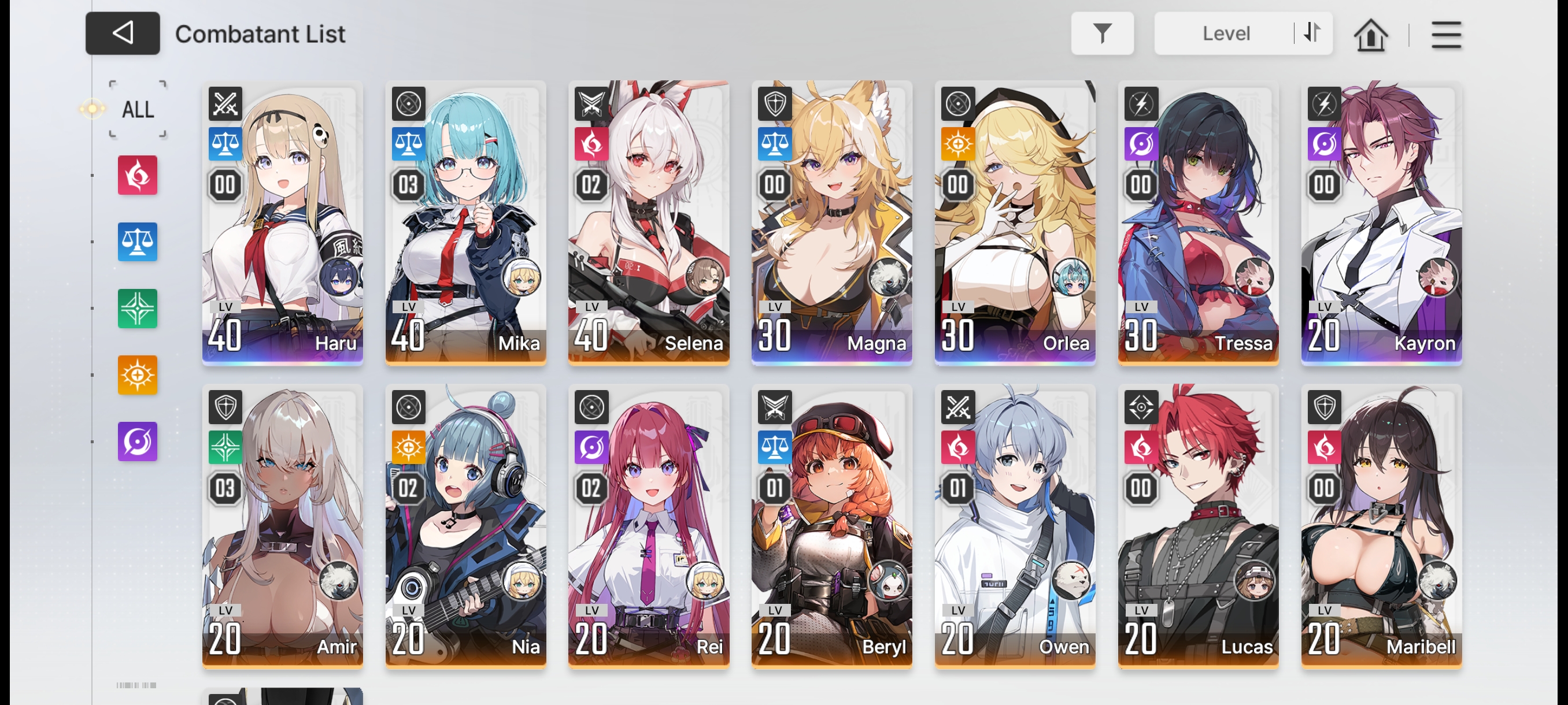Return to the home screen
This screenshot has width=1568, height=705.
1370,35
